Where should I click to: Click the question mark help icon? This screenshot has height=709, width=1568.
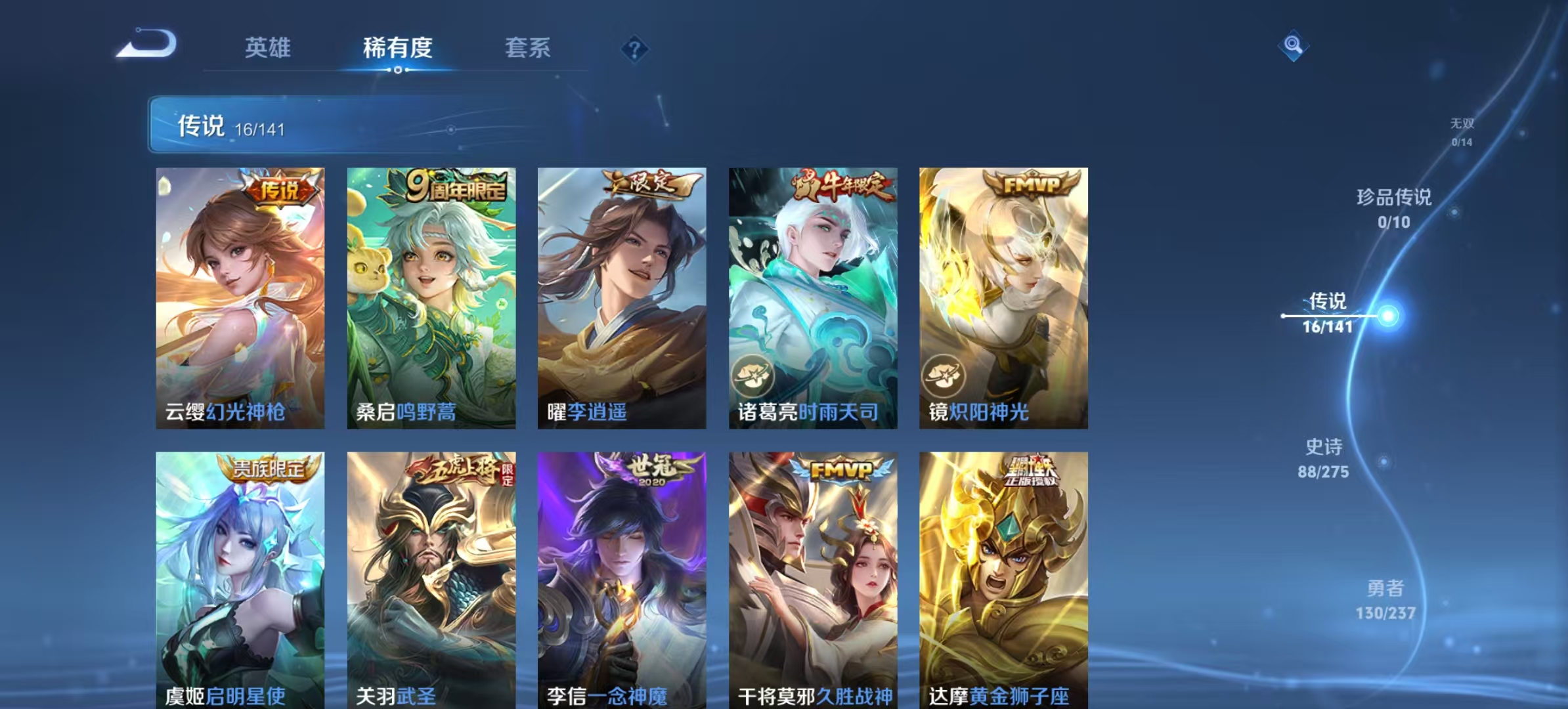(x=634, y=47)
